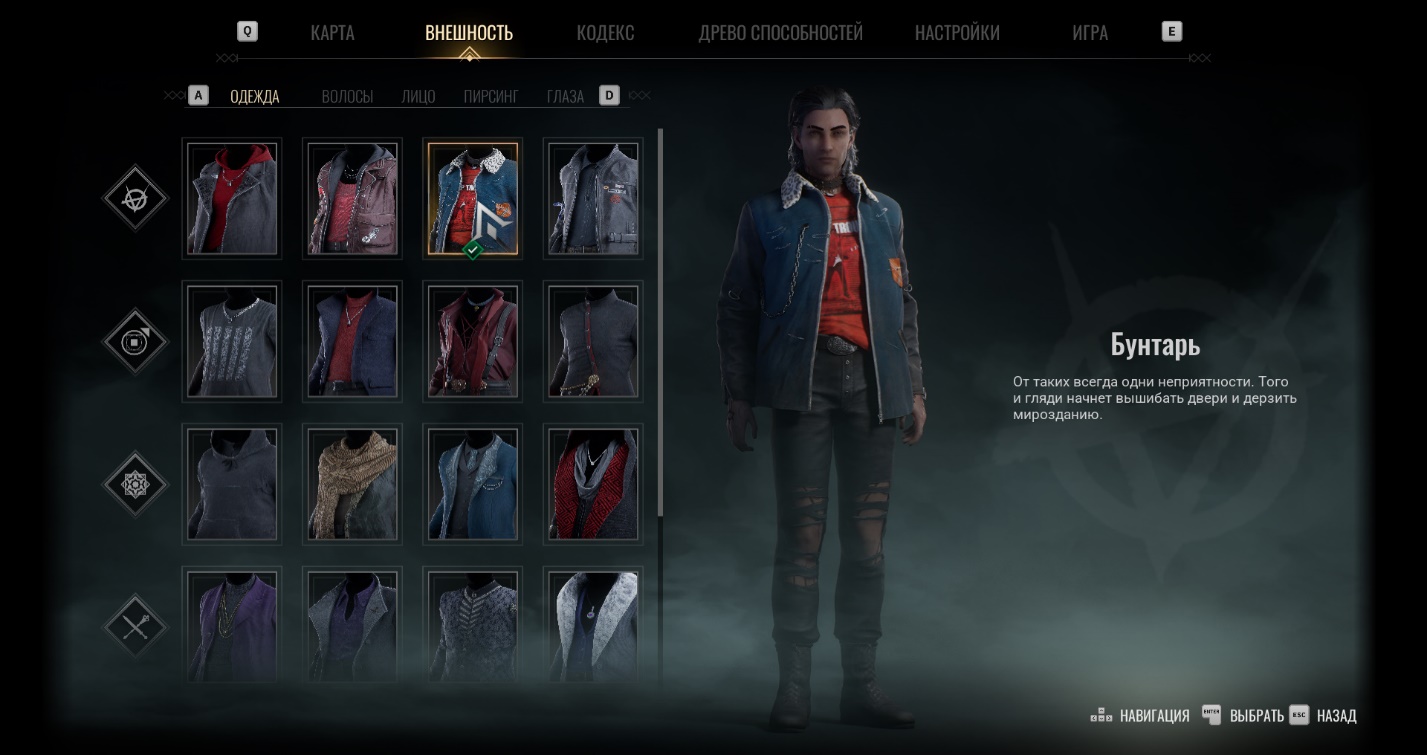The width and height of the screenshot is (1427, 755).
Task: Open the Лицо category
Action: coord(418,97)
